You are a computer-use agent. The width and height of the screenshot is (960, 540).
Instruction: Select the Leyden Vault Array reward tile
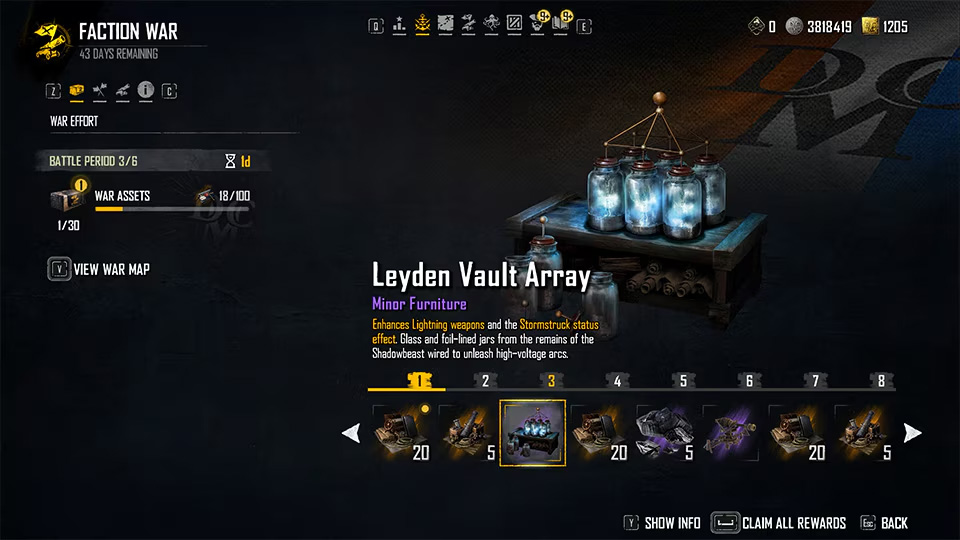(x=533, y=433)
